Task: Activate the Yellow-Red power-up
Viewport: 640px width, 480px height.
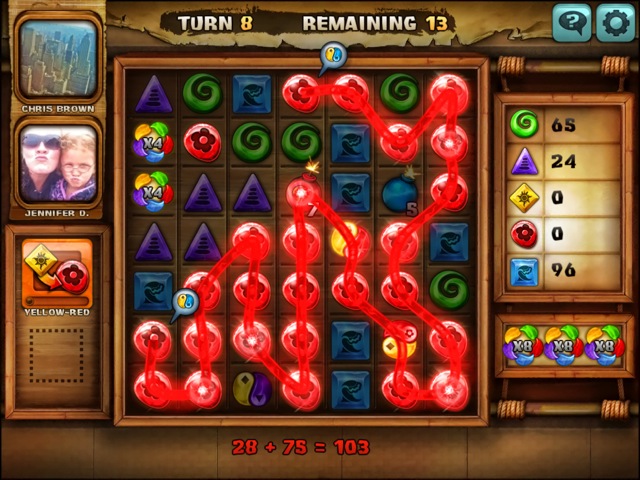Action: click(57, 273)
